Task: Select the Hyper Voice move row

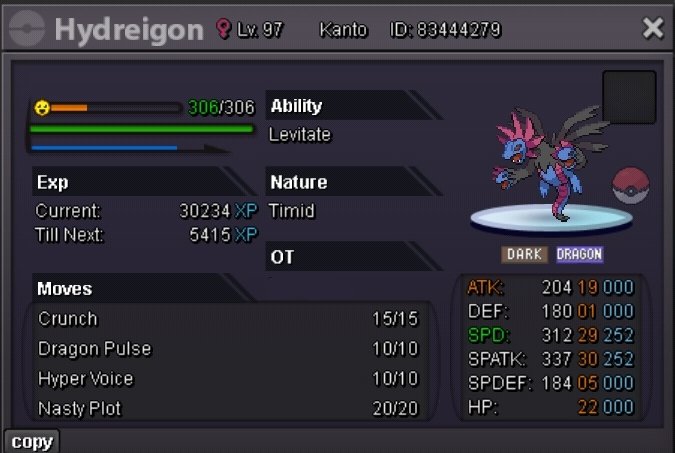Action: (x=228, y=379)
